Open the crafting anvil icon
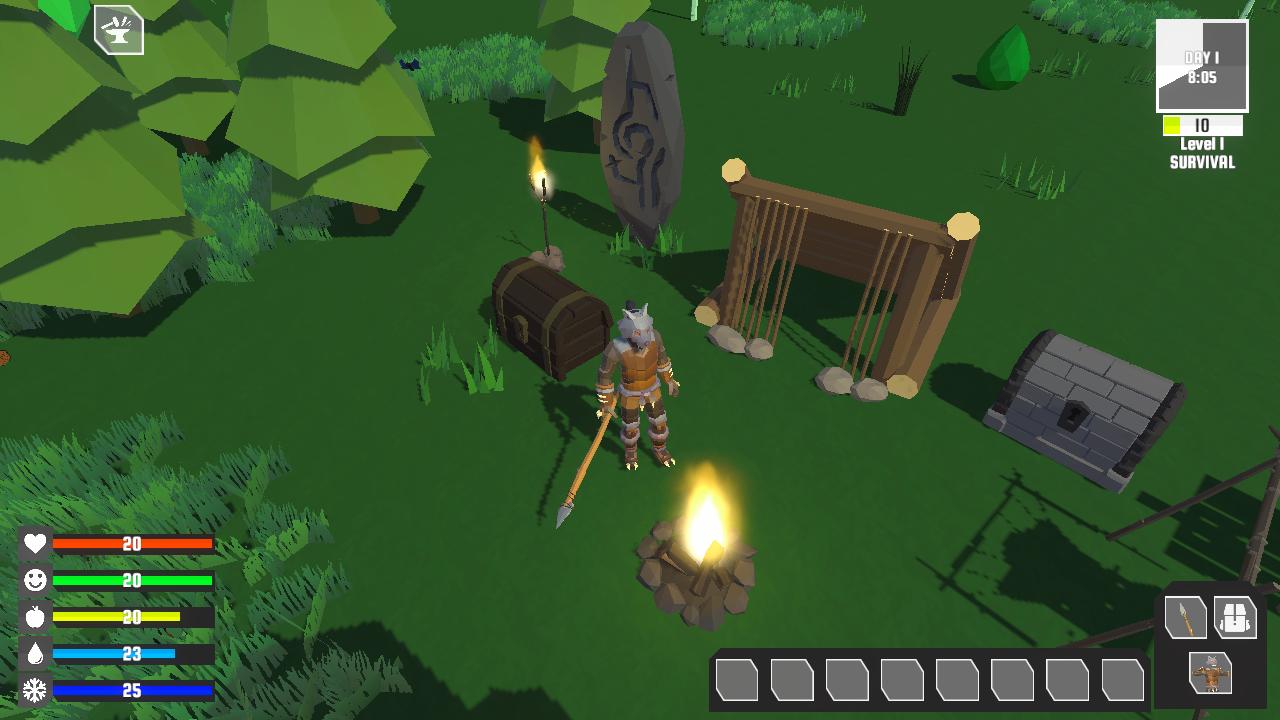This screenshot has height=720, width=1280. tap(117, 31)
